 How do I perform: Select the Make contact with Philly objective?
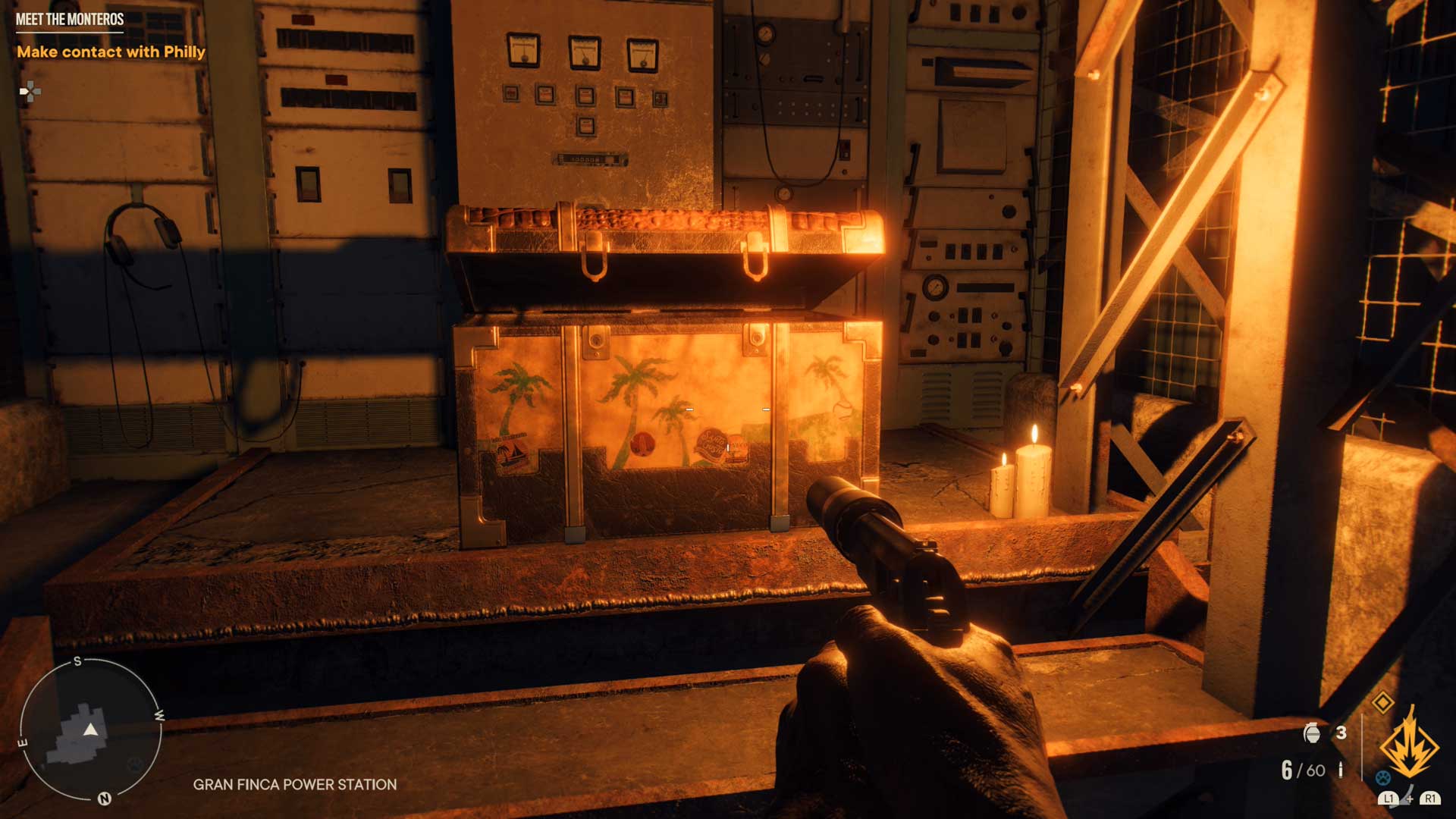pyautogui.click(x=111, y=52)
